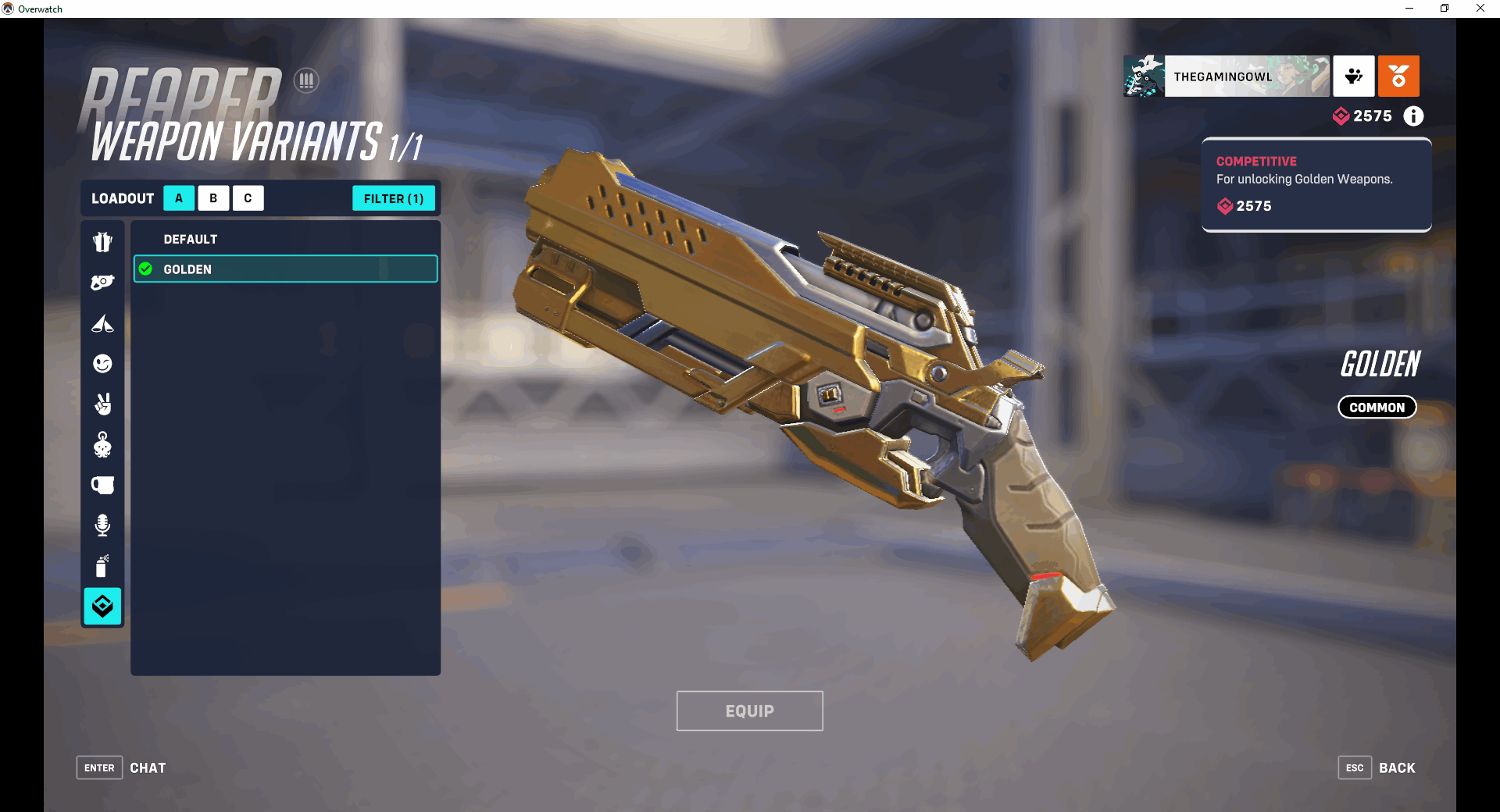
Task: Click the orange challenges medal icon
Action: tap(1398, 76)
